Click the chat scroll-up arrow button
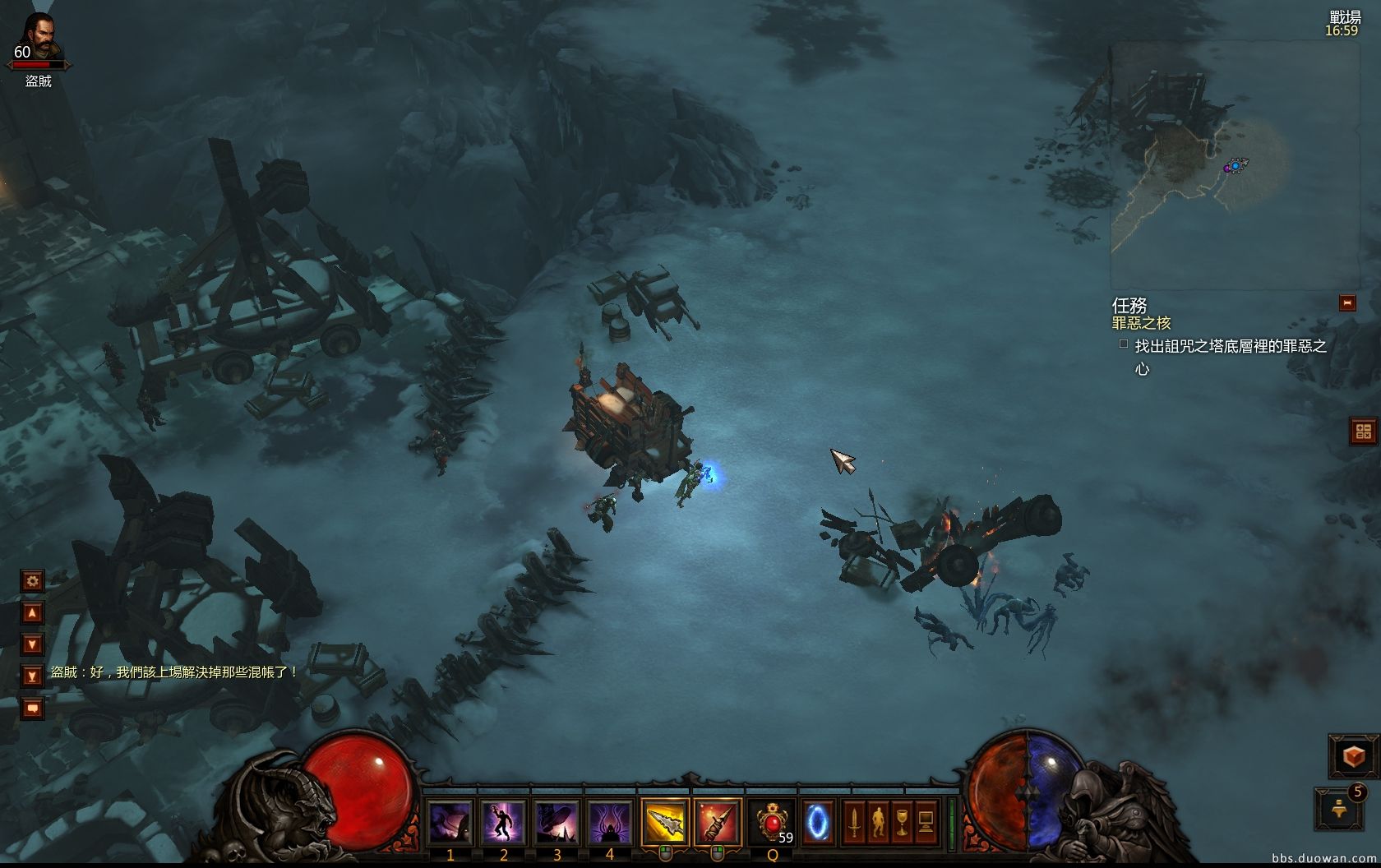 (x=32, y=612)
